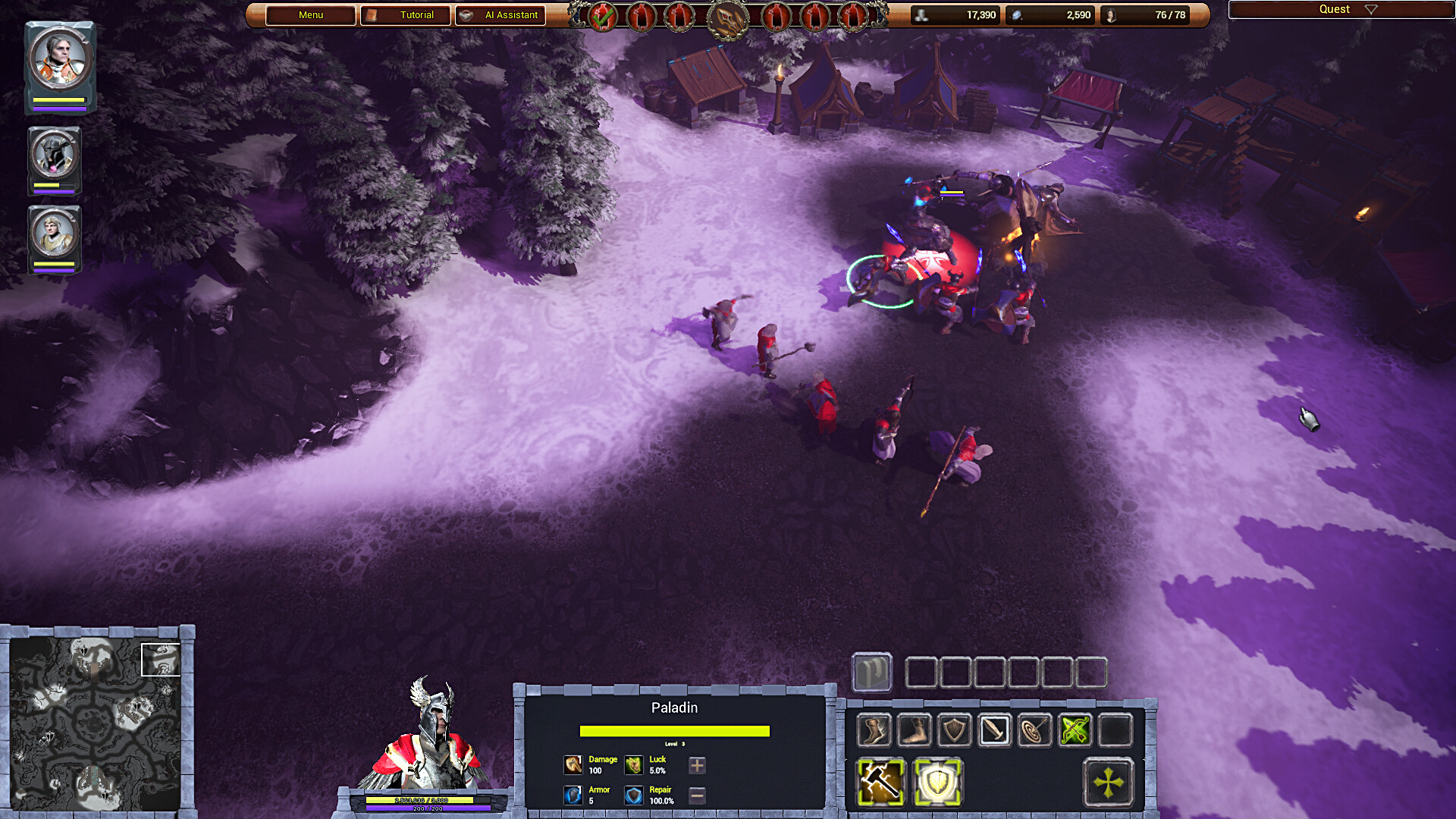Viewport: 1456px width, 819px height.
Task: Click the target spiral equipment icon
Action: coord(1033,732)
